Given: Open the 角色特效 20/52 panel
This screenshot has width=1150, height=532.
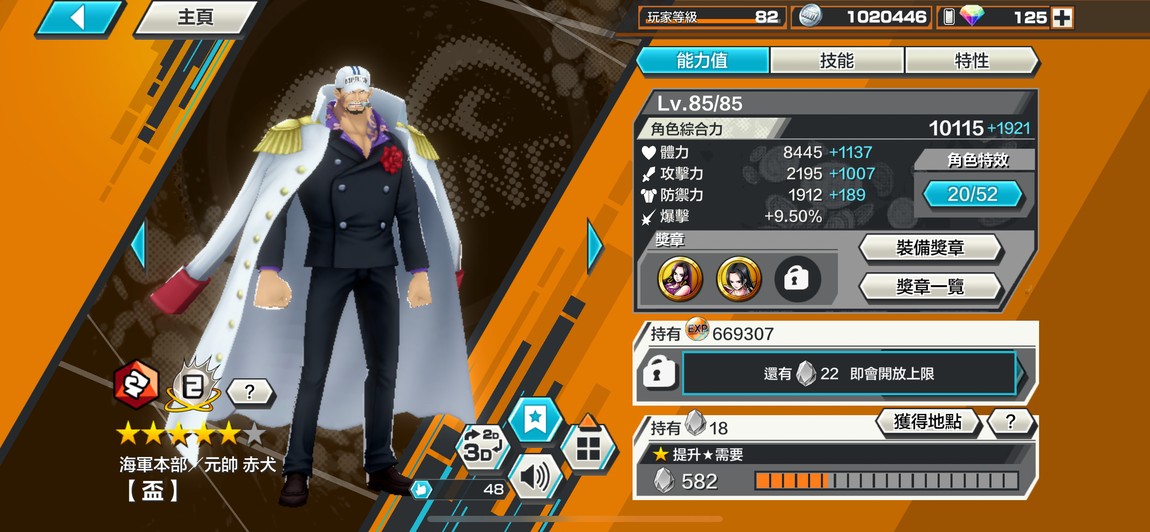Looking at the screenshot, I should (x=972, y=194).
